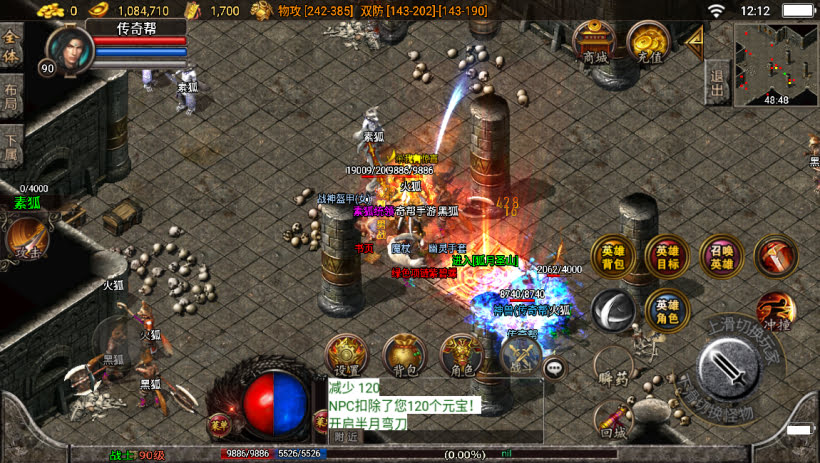Open the 设置 settings menu
The width and height of the screenshot is (820, 463).
347,356
